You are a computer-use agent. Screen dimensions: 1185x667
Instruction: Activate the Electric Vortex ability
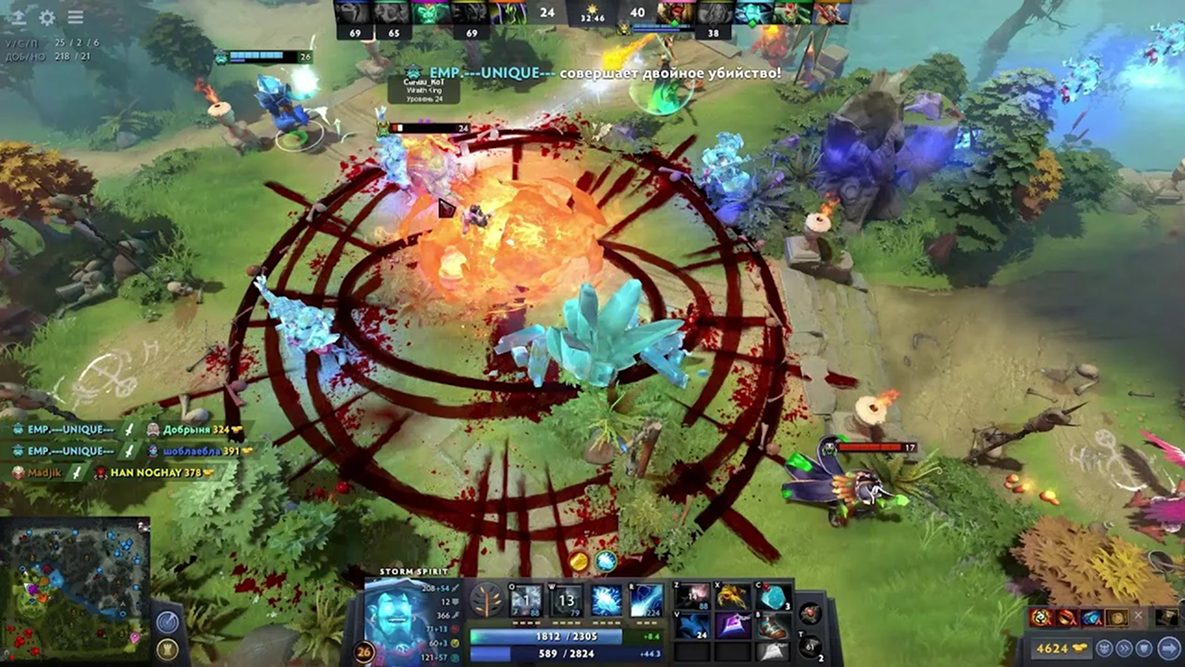click(x=567, y=600)
